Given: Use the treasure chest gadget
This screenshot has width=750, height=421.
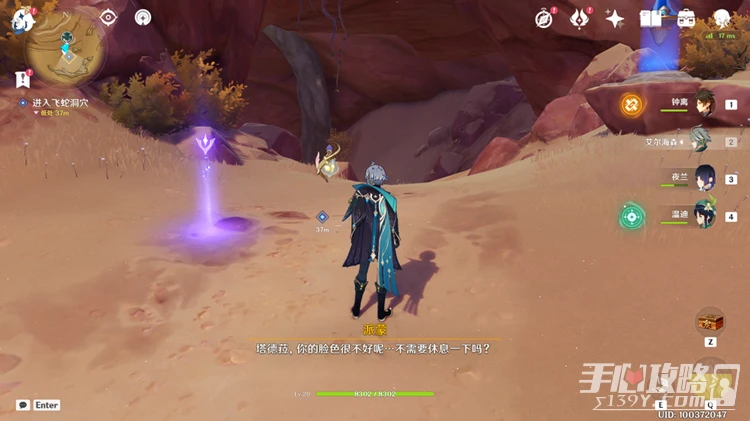Looking at the screenshot, I should click(710, 321).
